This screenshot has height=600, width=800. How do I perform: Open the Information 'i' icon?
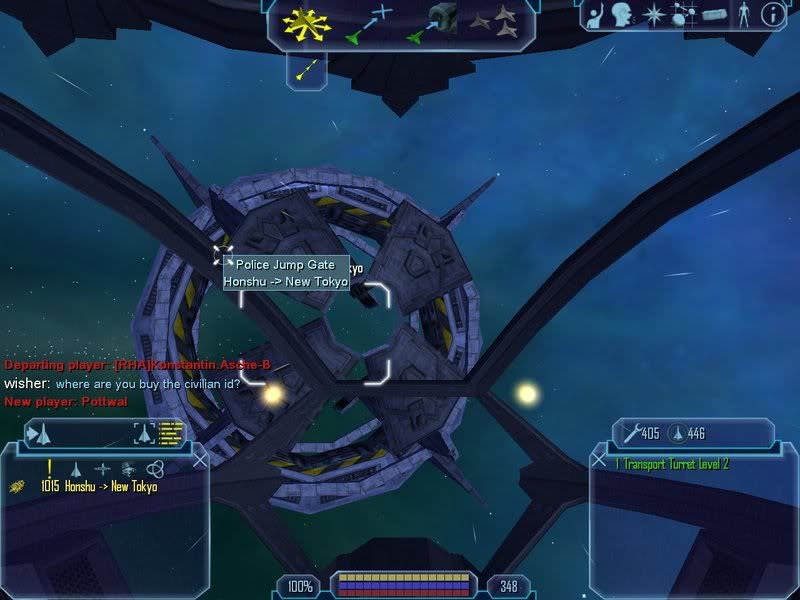point(771,15)
